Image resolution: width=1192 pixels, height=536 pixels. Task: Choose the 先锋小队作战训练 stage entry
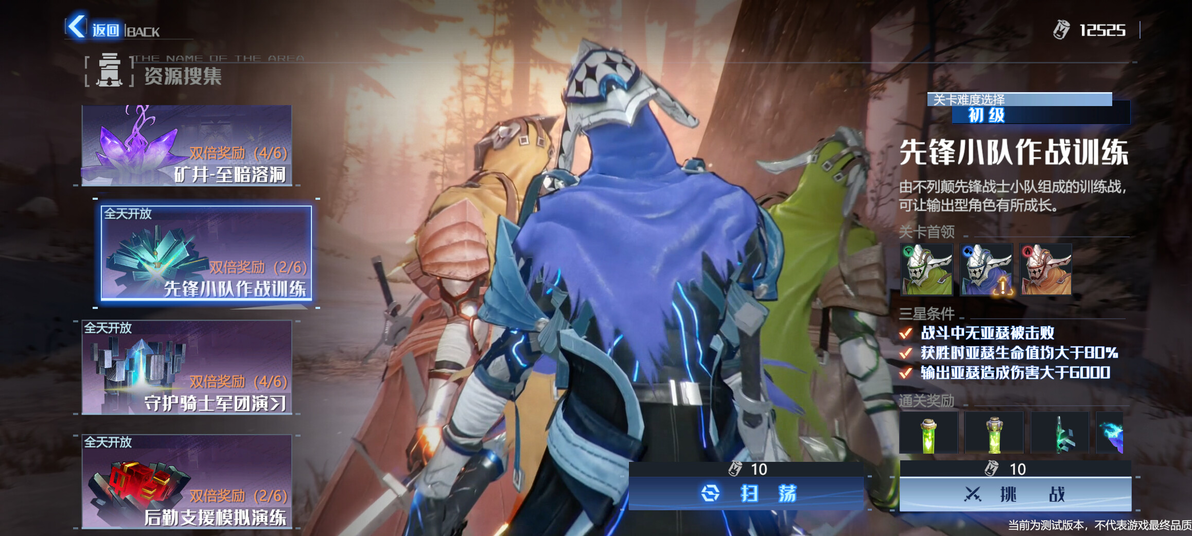pyautogui.click(x=206, y=253)
